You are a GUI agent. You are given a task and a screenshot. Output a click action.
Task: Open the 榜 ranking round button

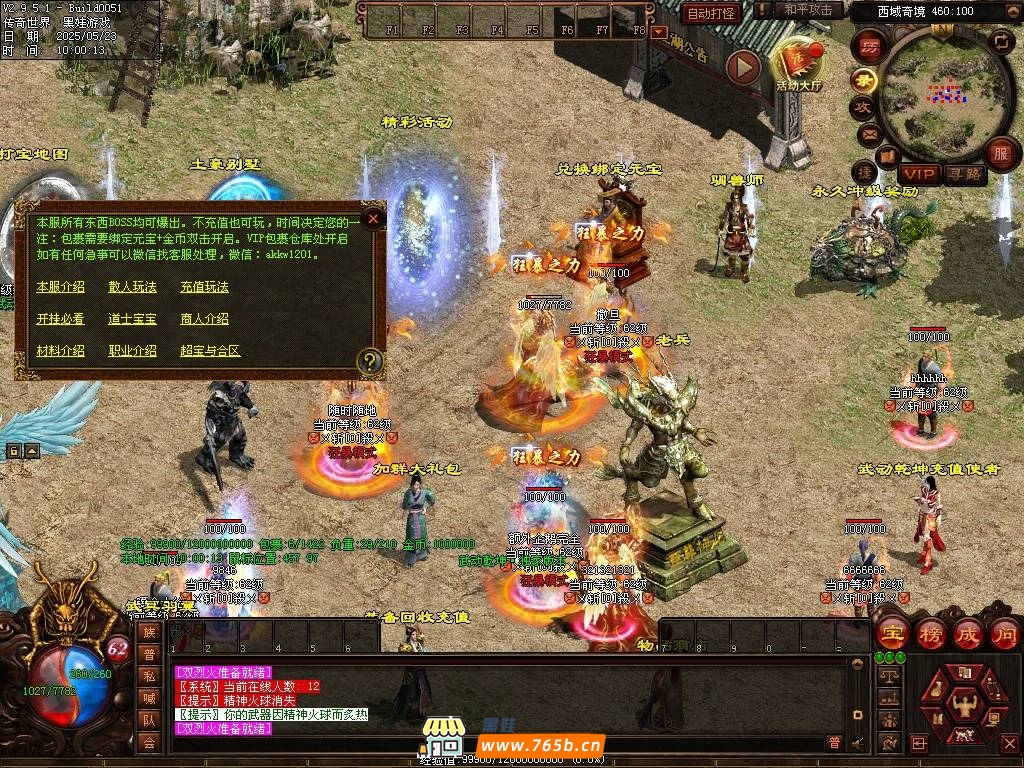[x=930, y=634]
